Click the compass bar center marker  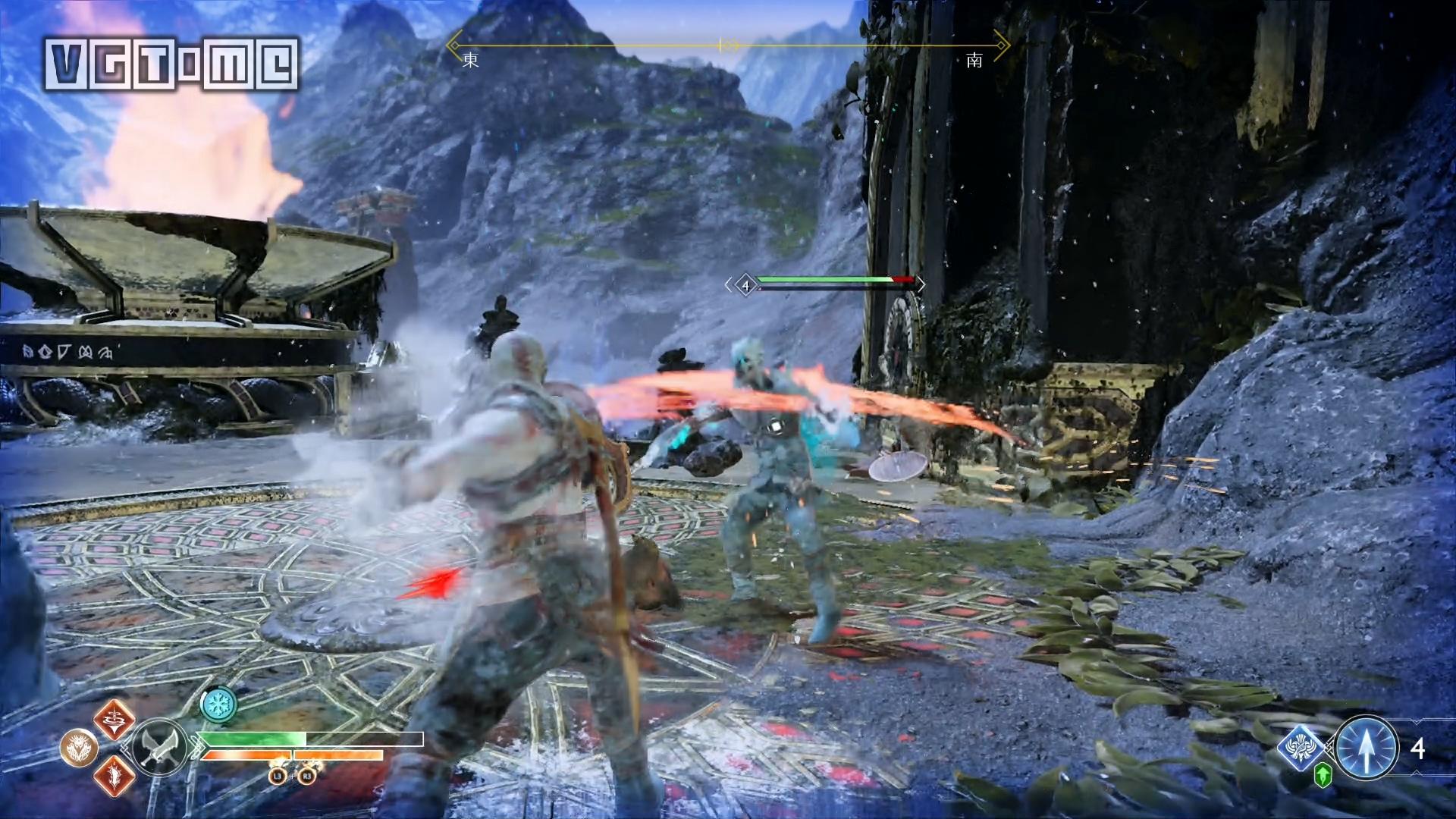click(728, 45)
